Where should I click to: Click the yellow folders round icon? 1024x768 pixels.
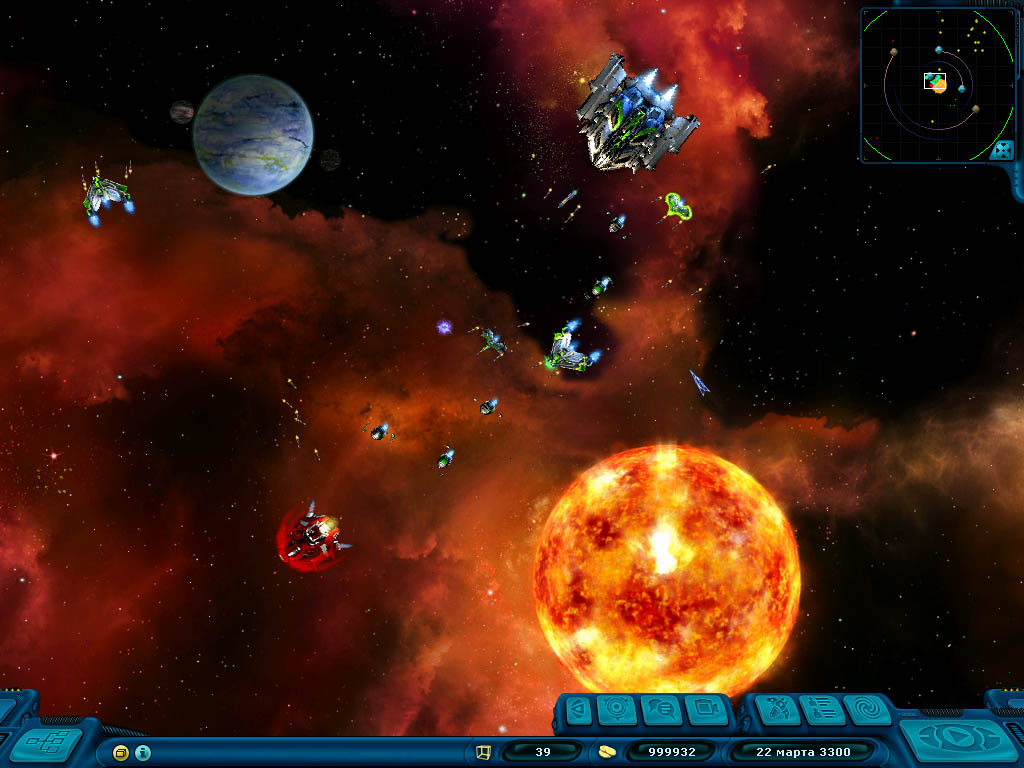coord(121,752)
